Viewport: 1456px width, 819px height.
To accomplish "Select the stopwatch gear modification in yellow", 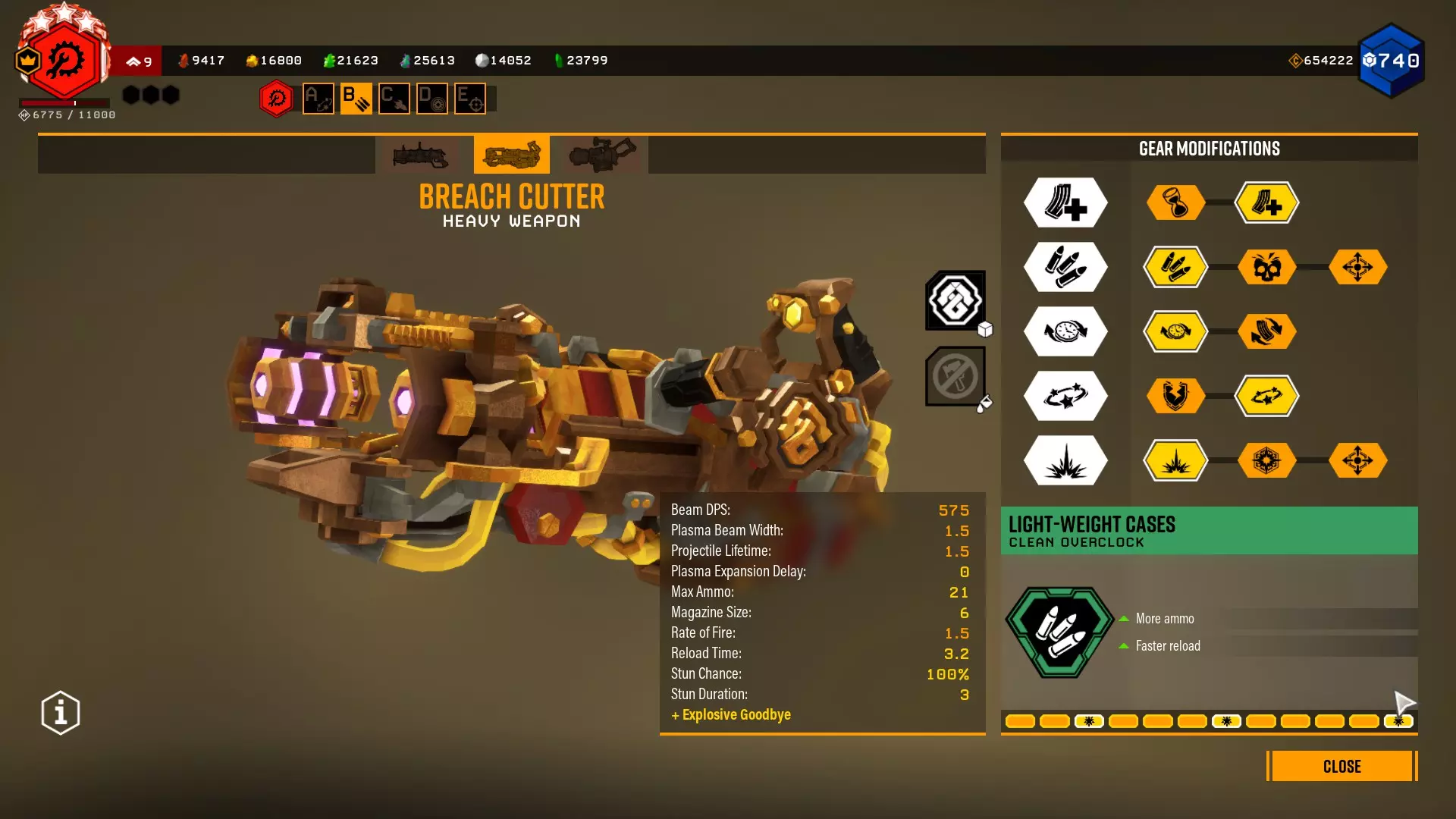I will [1175, 331].
